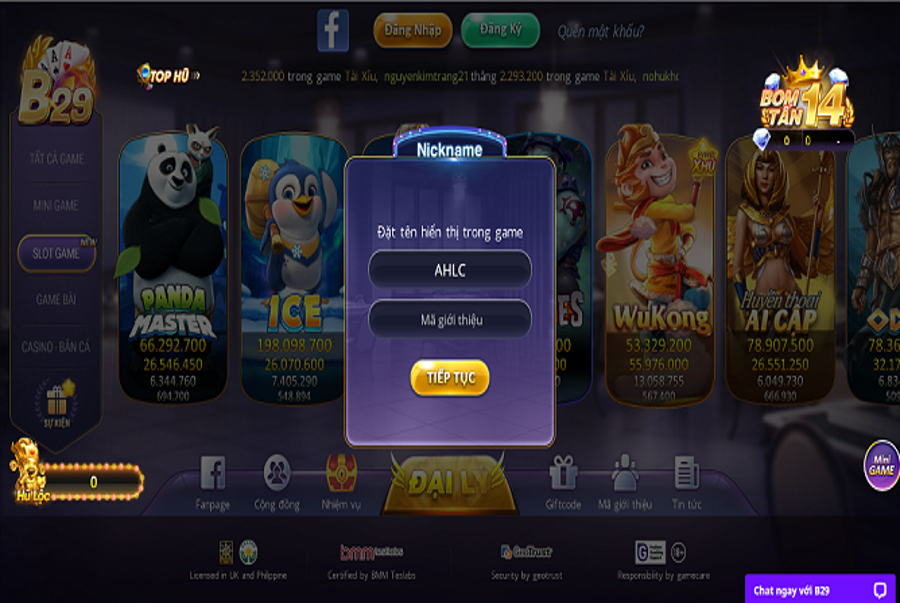Choose the Đăng Ký register button

tap(500, 30)
